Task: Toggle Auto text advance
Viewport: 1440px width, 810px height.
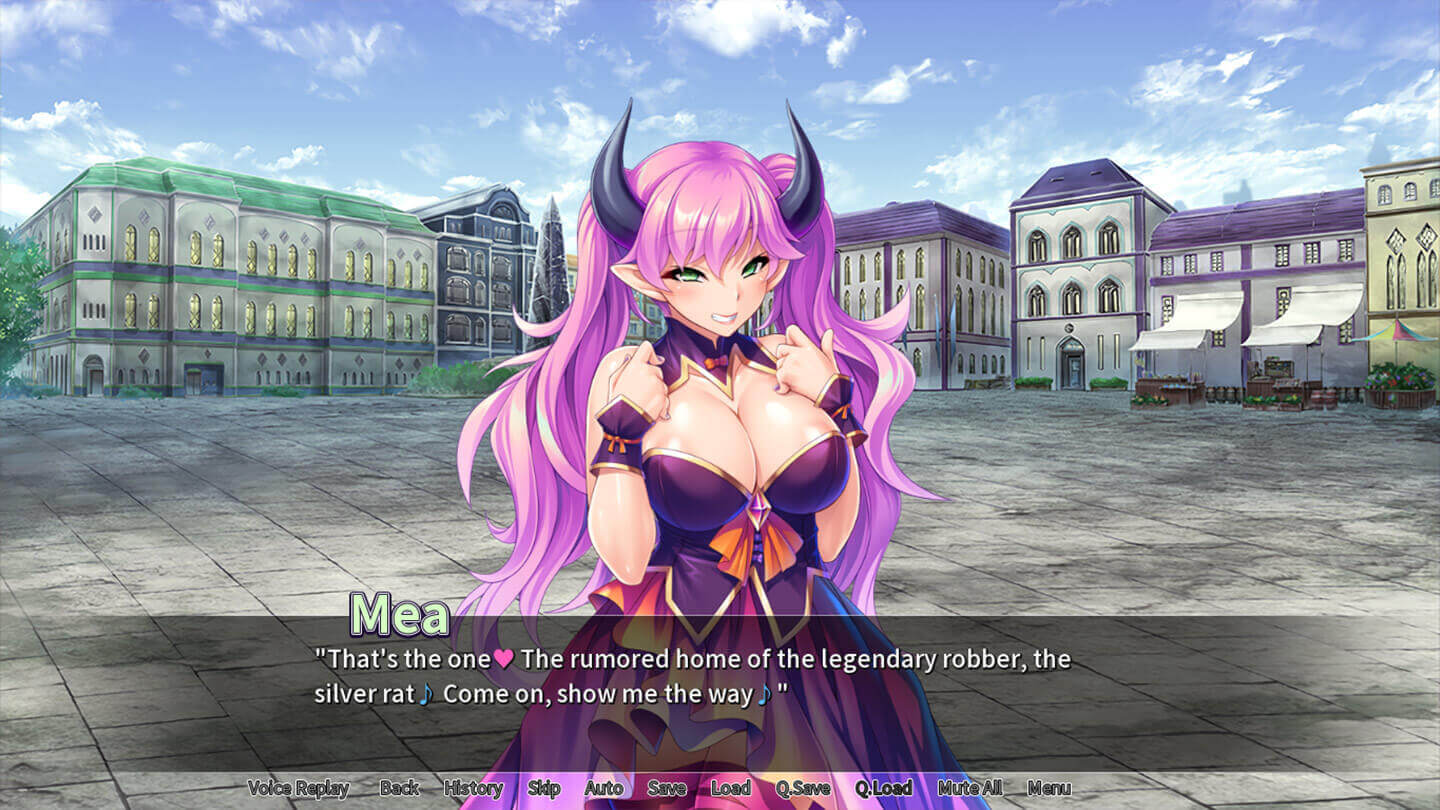Action: [x=603, y=788]
